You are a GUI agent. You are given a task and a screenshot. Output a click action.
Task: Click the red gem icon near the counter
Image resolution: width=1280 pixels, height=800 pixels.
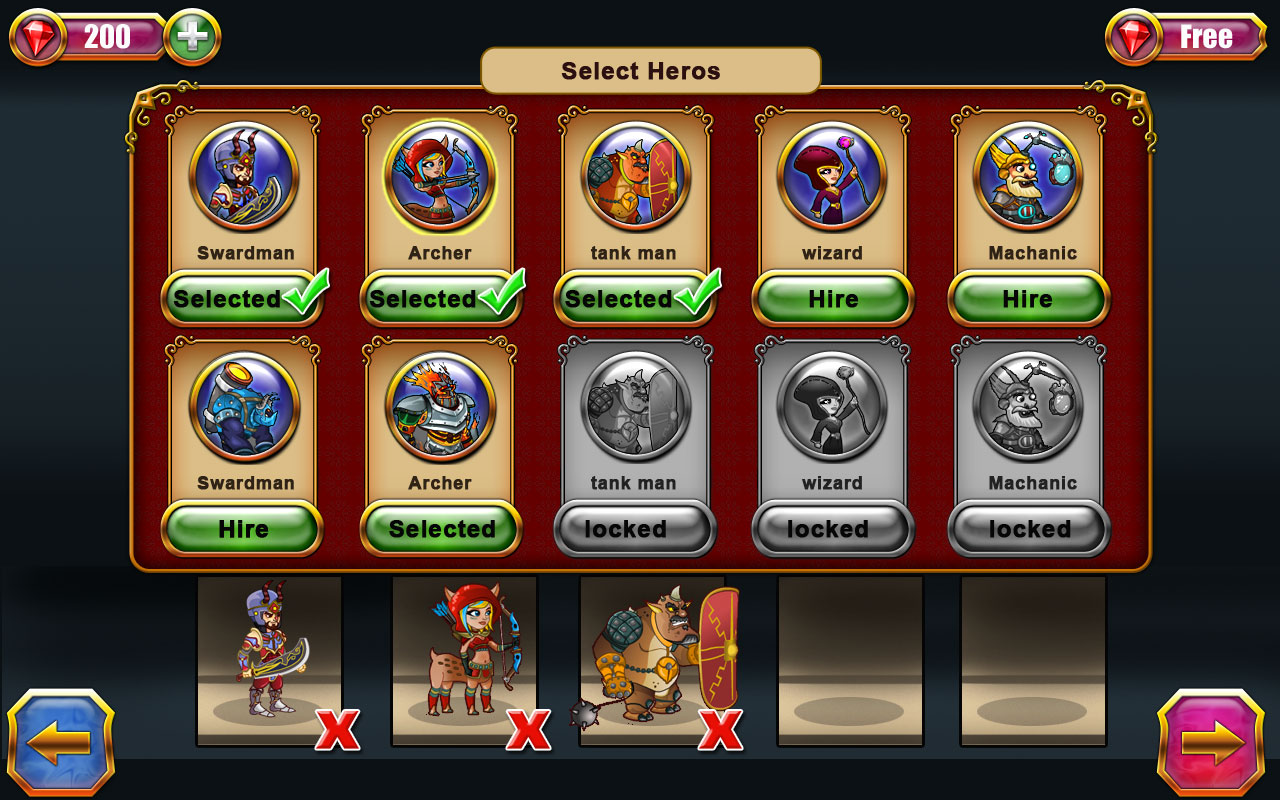[x=40, y=36]
